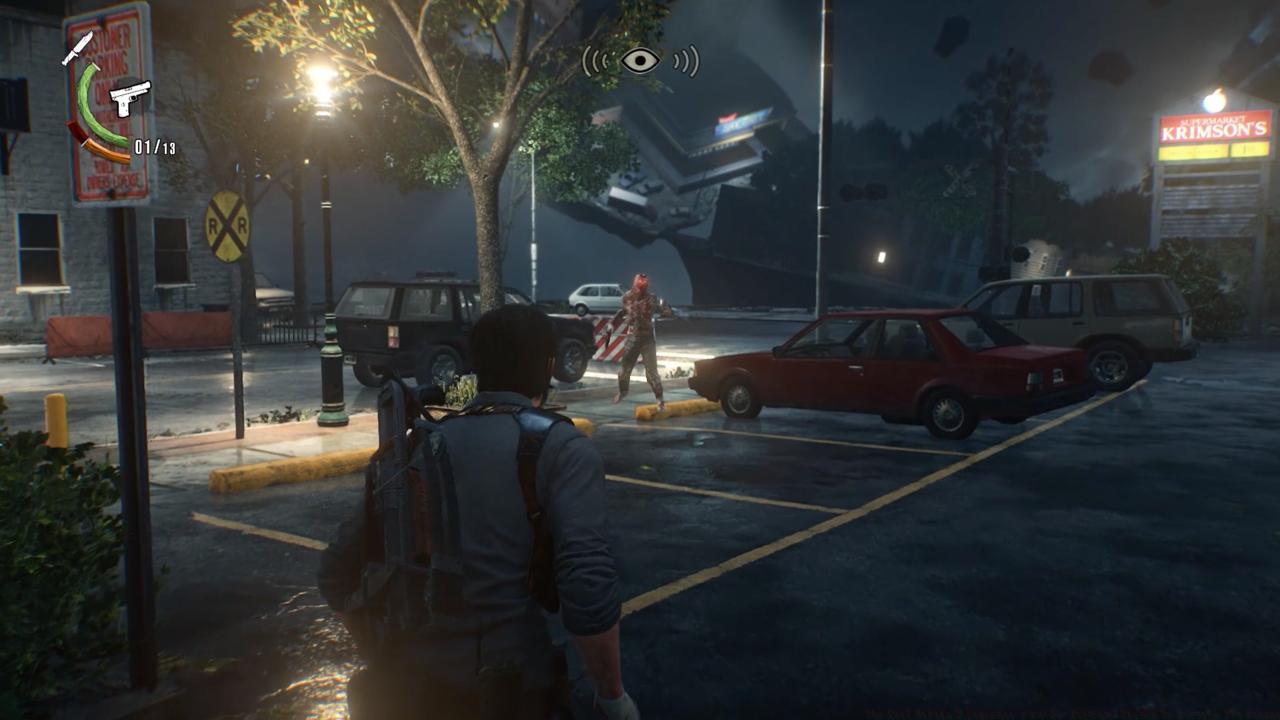Select the knife weapon icon

pyautogui.click(x=77, y=47)
